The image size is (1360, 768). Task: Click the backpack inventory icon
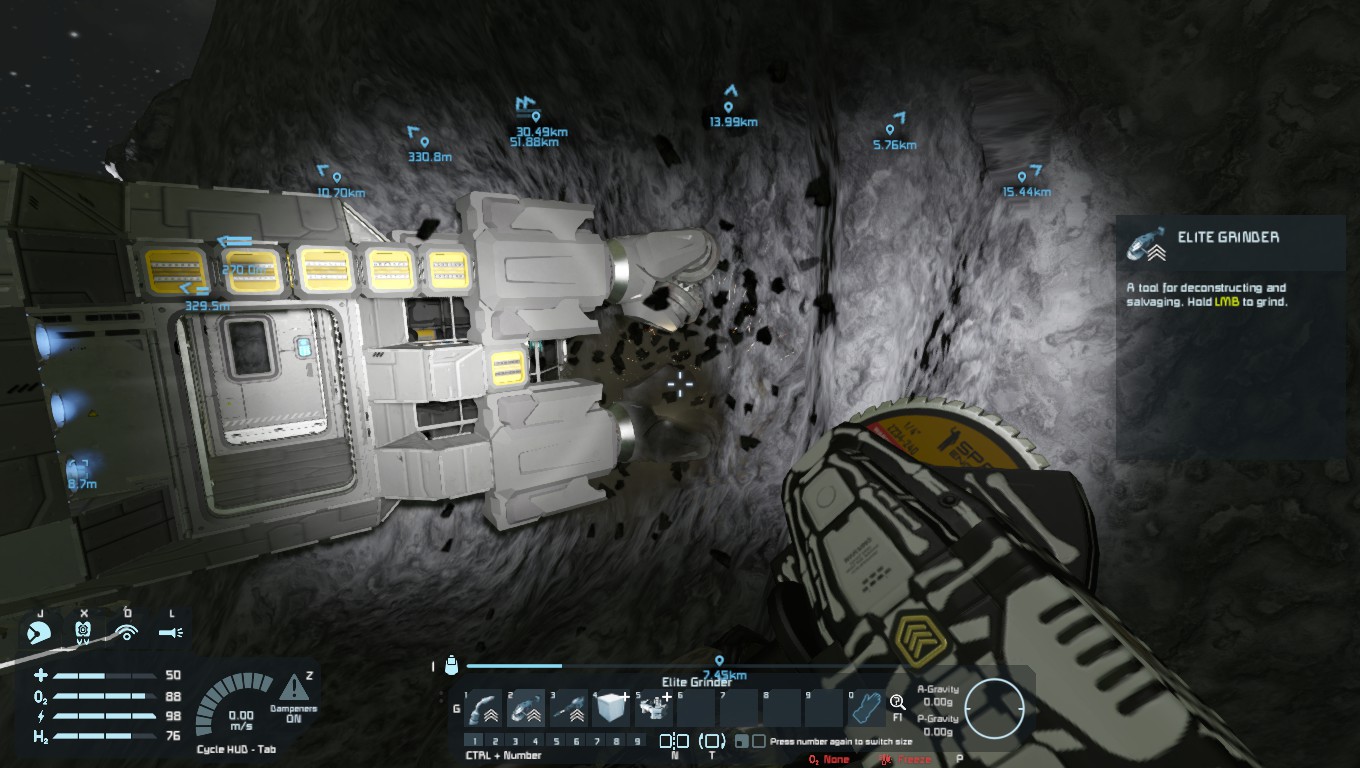coord(451,664)
